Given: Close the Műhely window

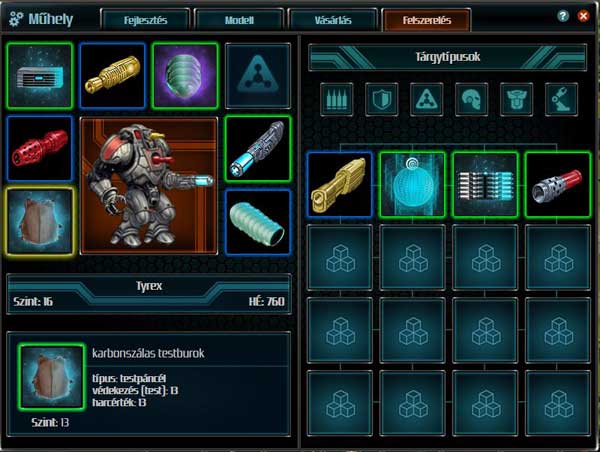Looking at the screenshot, I should tap(582, 17).
